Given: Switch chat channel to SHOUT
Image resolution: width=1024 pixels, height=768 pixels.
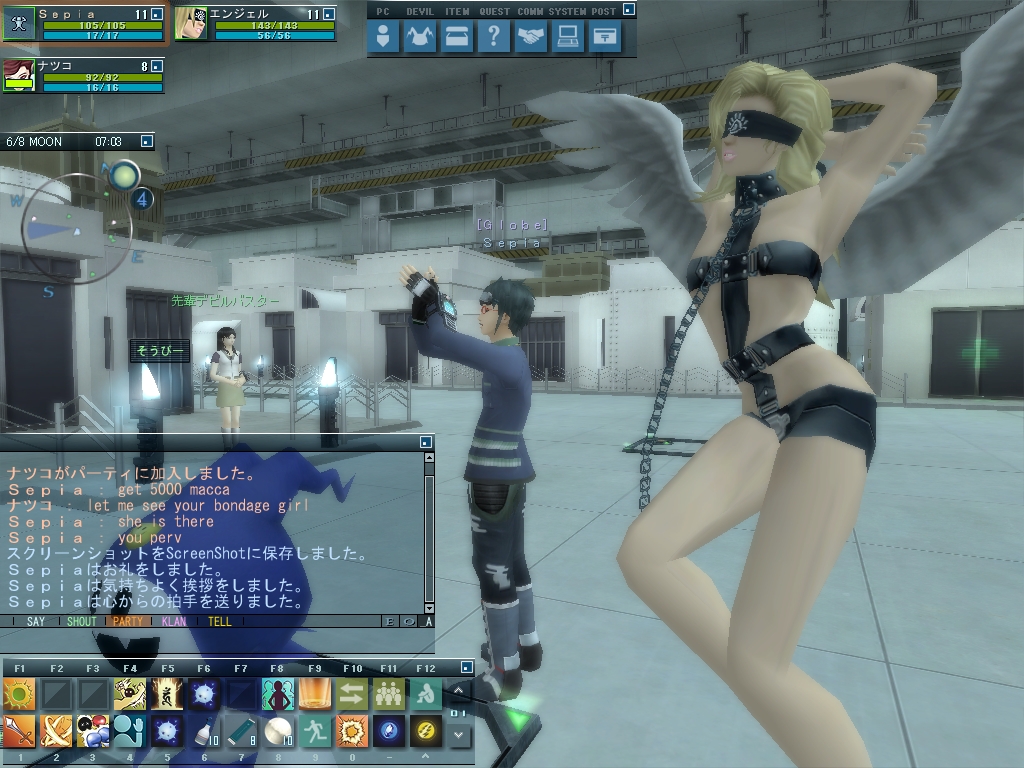Looking at the screenshot, I should tap(81, 621).
